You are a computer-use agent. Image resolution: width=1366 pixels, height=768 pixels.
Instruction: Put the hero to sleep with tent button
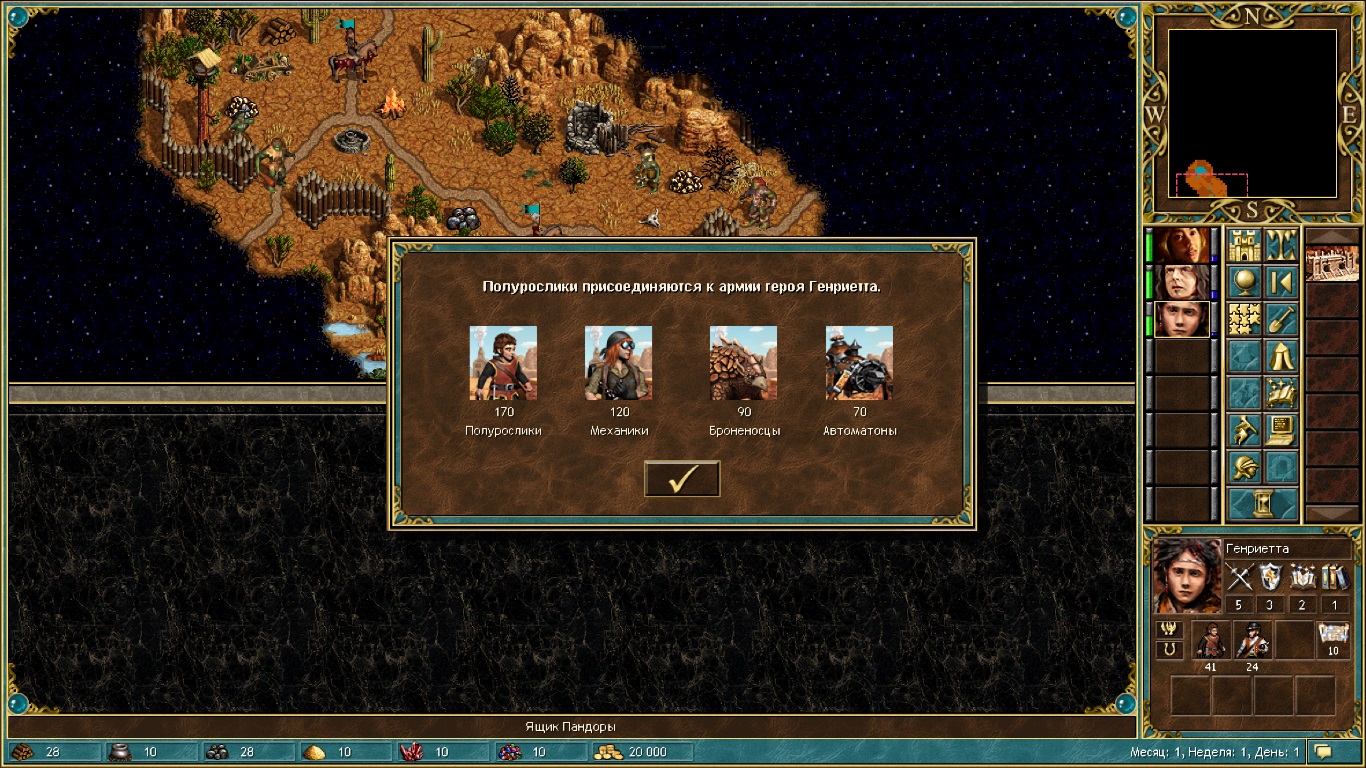(x=1281, y=356)
